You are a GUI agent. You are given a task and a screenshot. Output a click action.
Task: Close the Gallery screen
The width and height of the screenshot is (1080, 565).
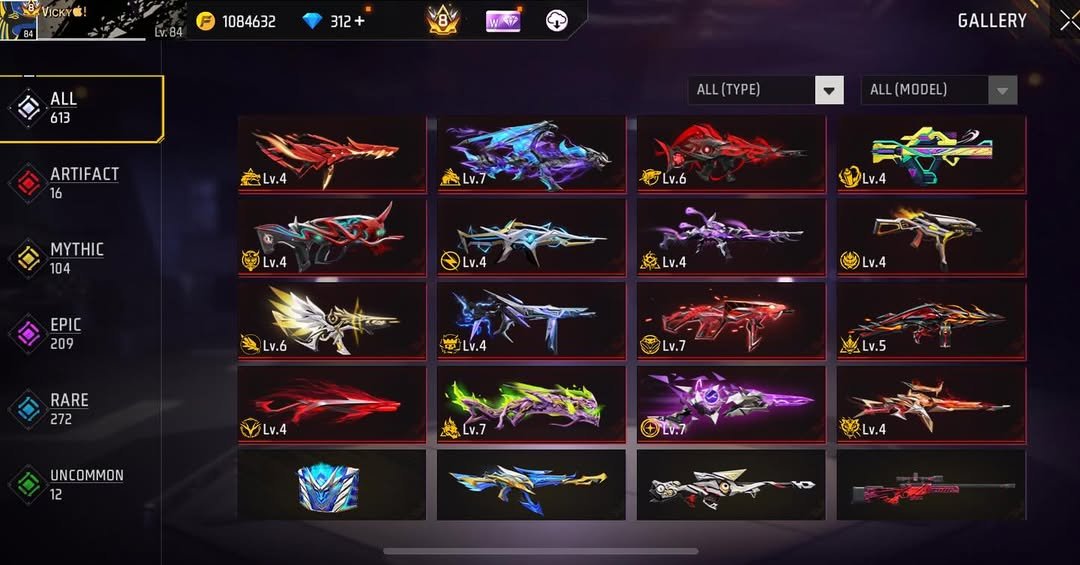1068,20
